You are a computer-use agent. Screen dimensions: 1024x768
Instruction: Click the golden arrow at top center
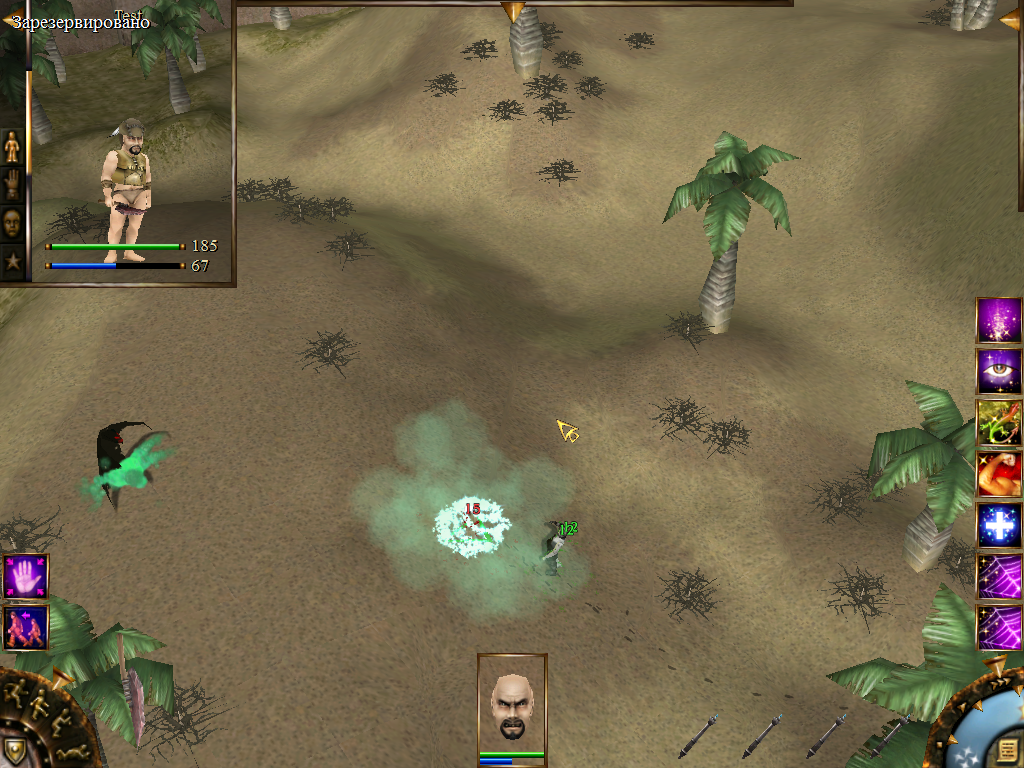click(x=512, y=11)
